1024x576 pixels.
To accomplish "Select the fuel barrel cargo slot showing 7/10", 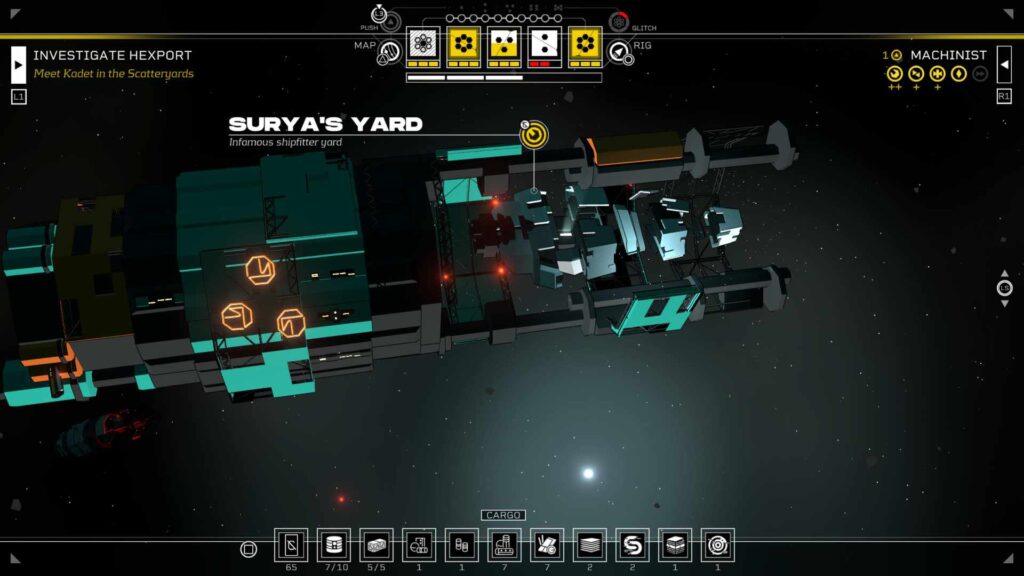I will pos(334,545).
